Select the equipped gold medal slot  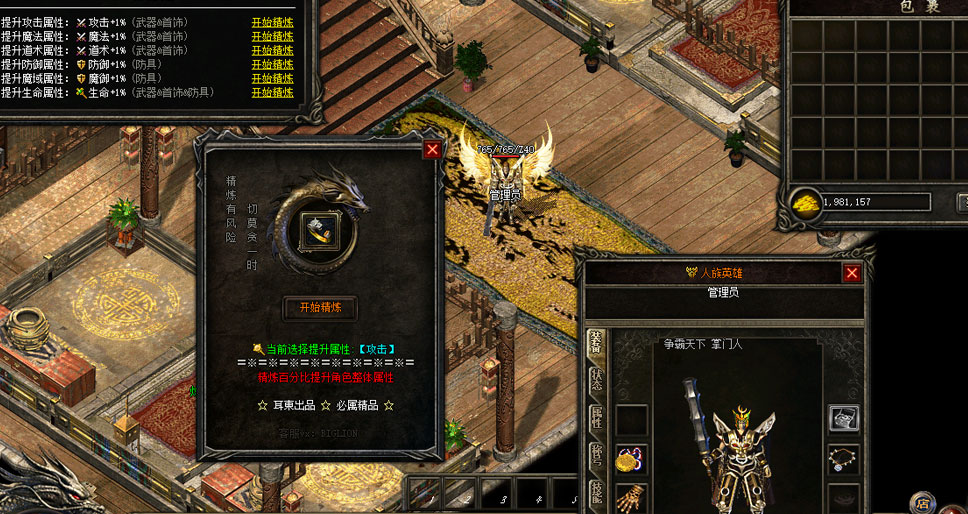(x=631, y=459)
